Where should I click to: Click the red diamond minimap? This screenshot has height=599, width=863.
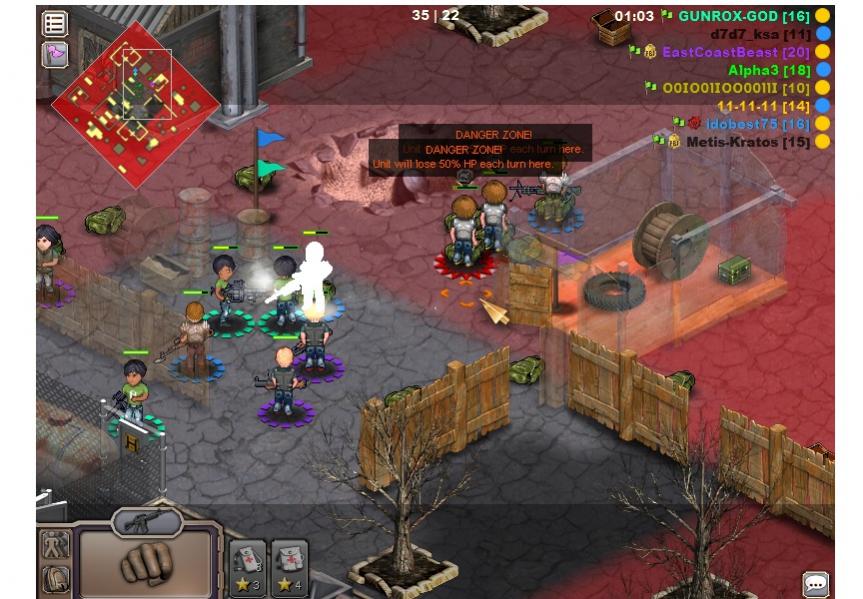[x=135, y=105]
